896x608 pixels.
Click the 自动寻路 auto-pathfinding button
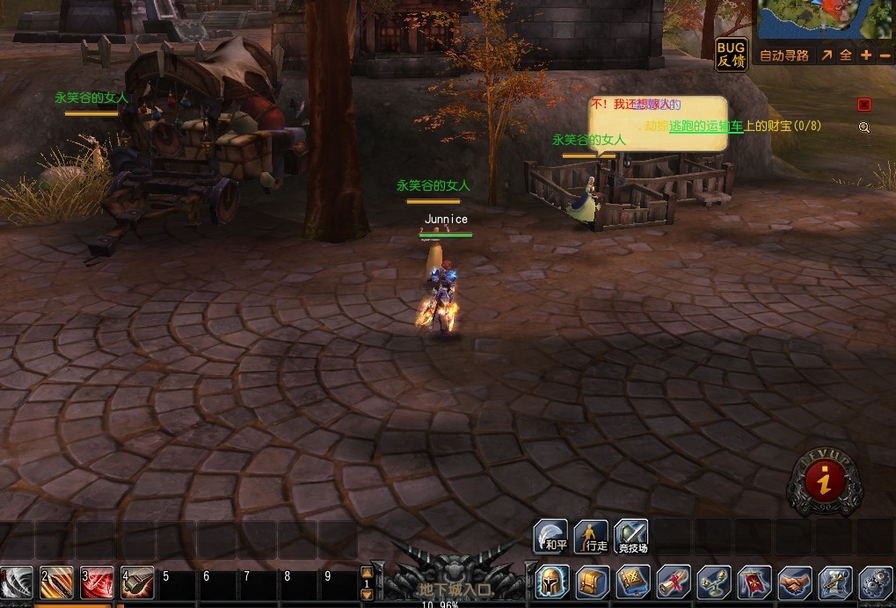[784, 56]
